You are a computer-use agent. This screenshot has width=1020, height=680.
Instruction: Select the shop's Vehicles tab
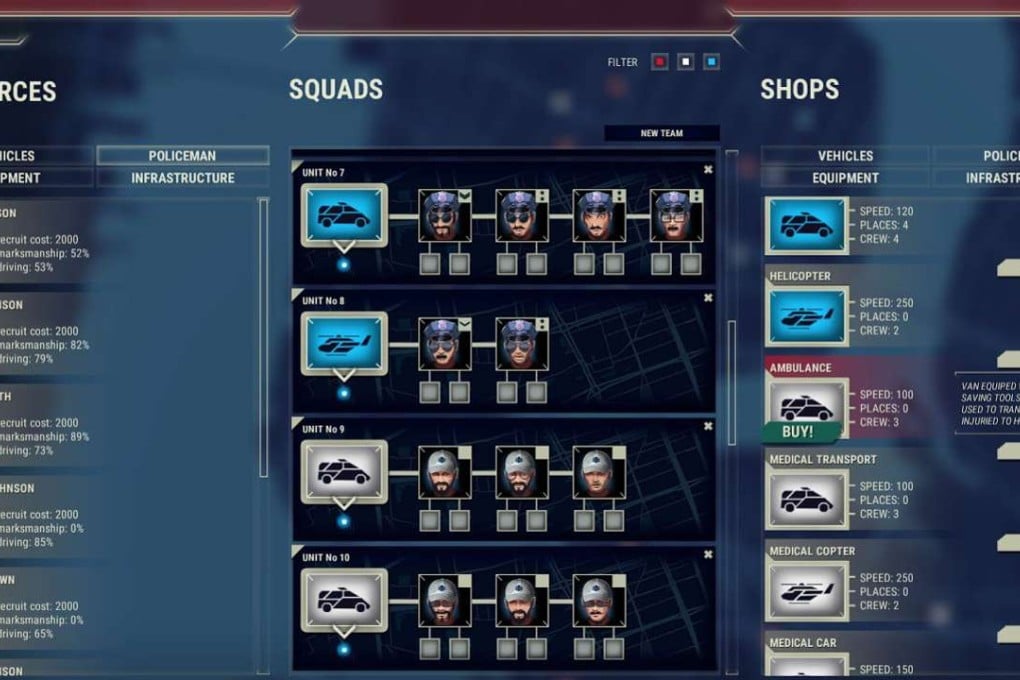coord(845,156)
